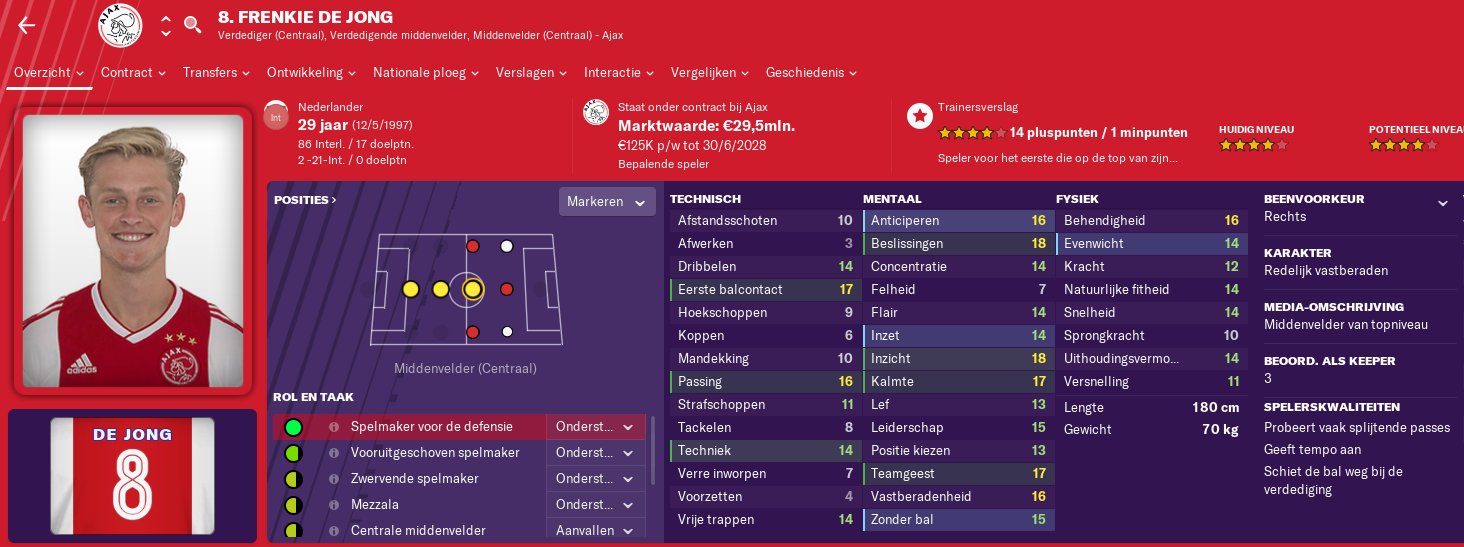
Task: Open the Posities panel header
Action: (x=305, y=200)
